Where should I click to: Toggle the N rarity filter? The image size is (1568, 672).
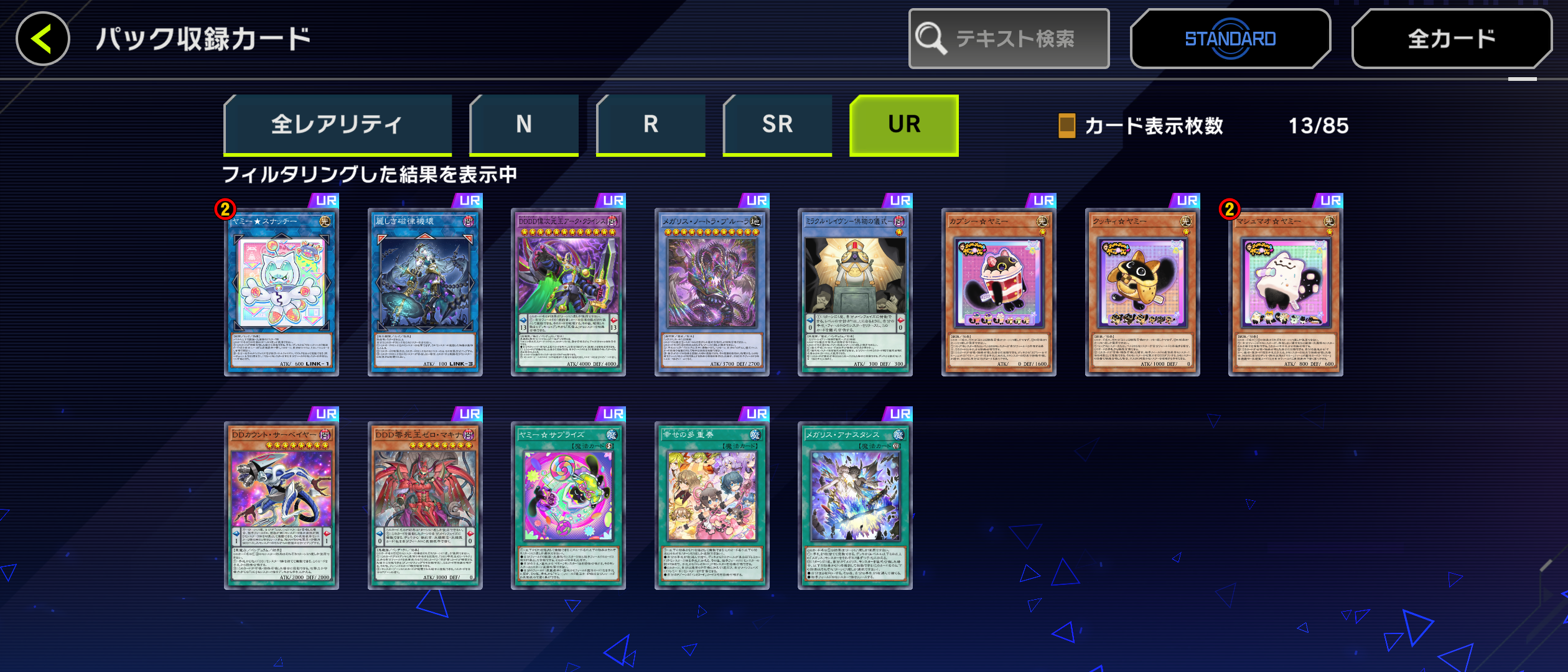point(524,124)
